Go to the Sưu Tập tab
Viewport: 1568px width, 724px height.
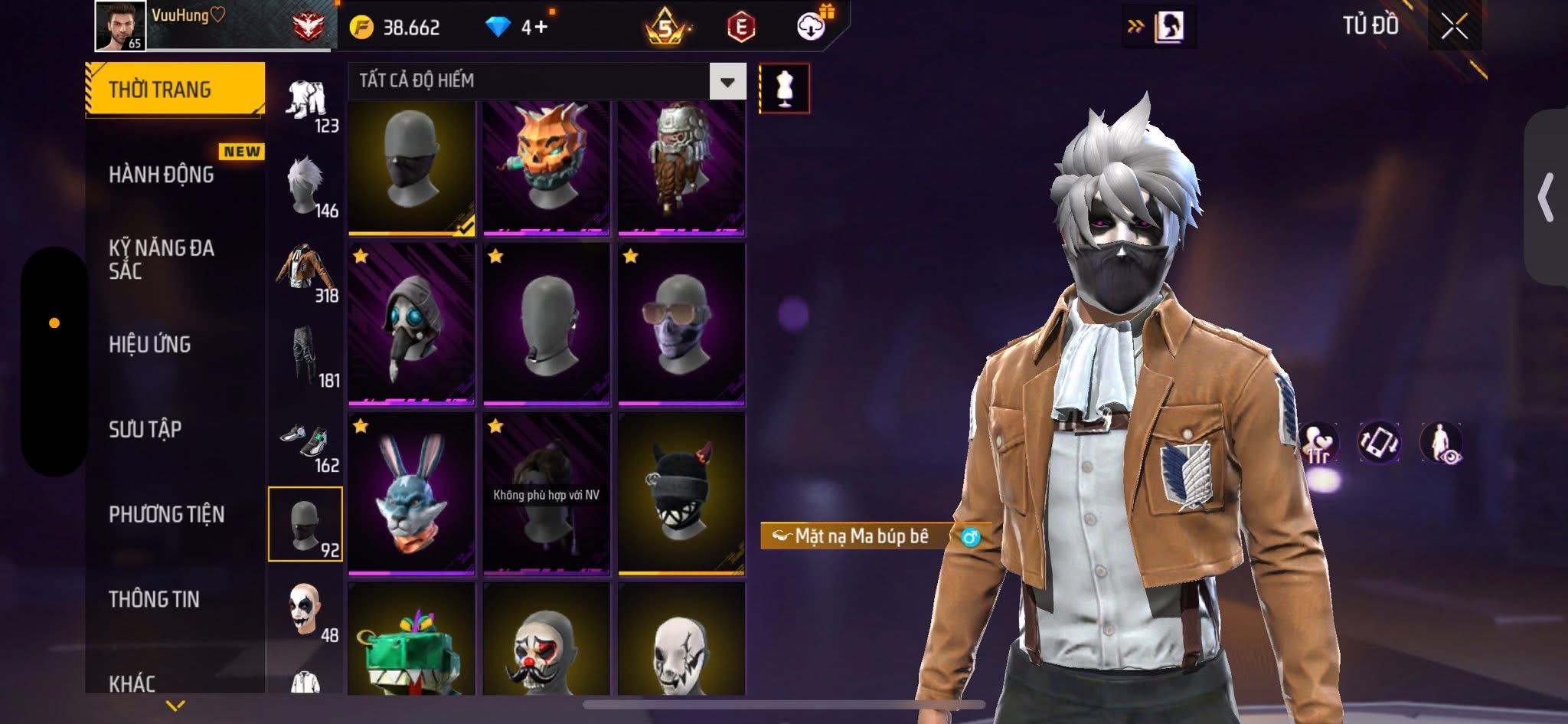(x=145, y=429)
